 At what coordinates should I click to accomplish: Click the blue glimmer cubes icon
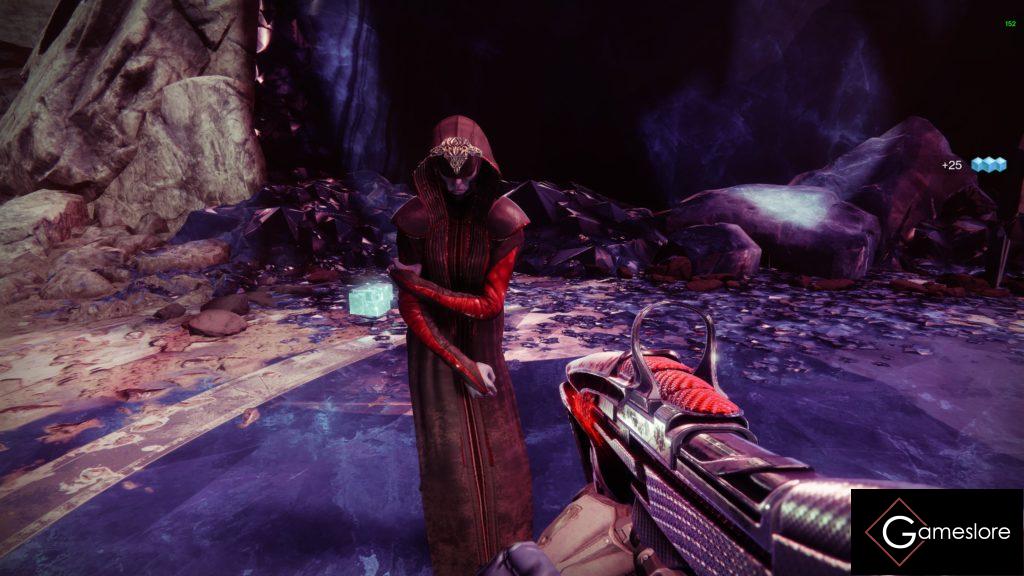pyautogui.click(x=988, y=165)
